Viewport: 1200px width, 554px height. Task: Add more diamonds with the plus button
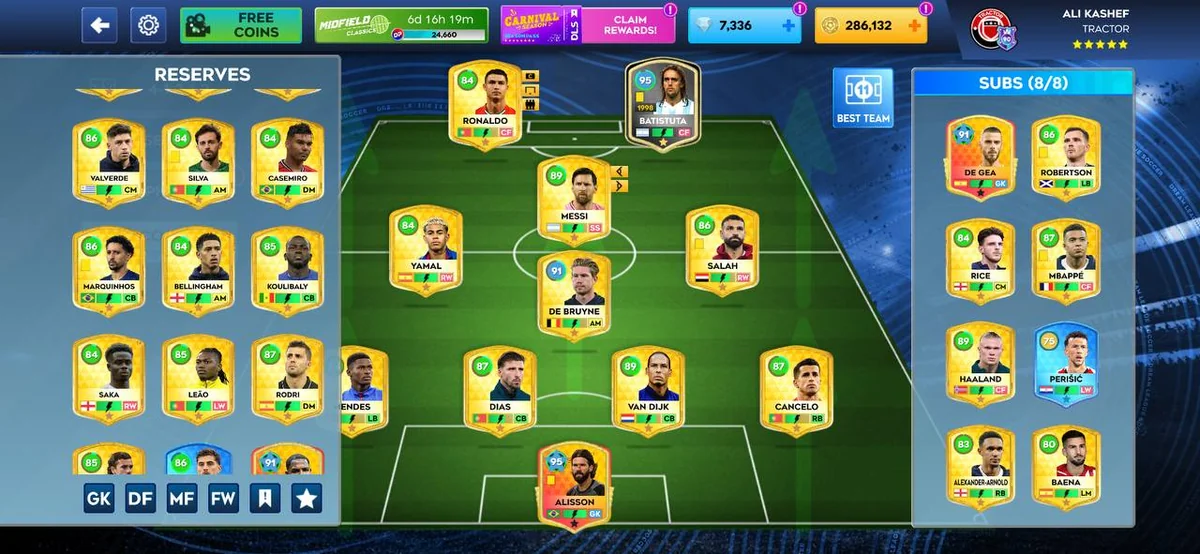point(789,26)
